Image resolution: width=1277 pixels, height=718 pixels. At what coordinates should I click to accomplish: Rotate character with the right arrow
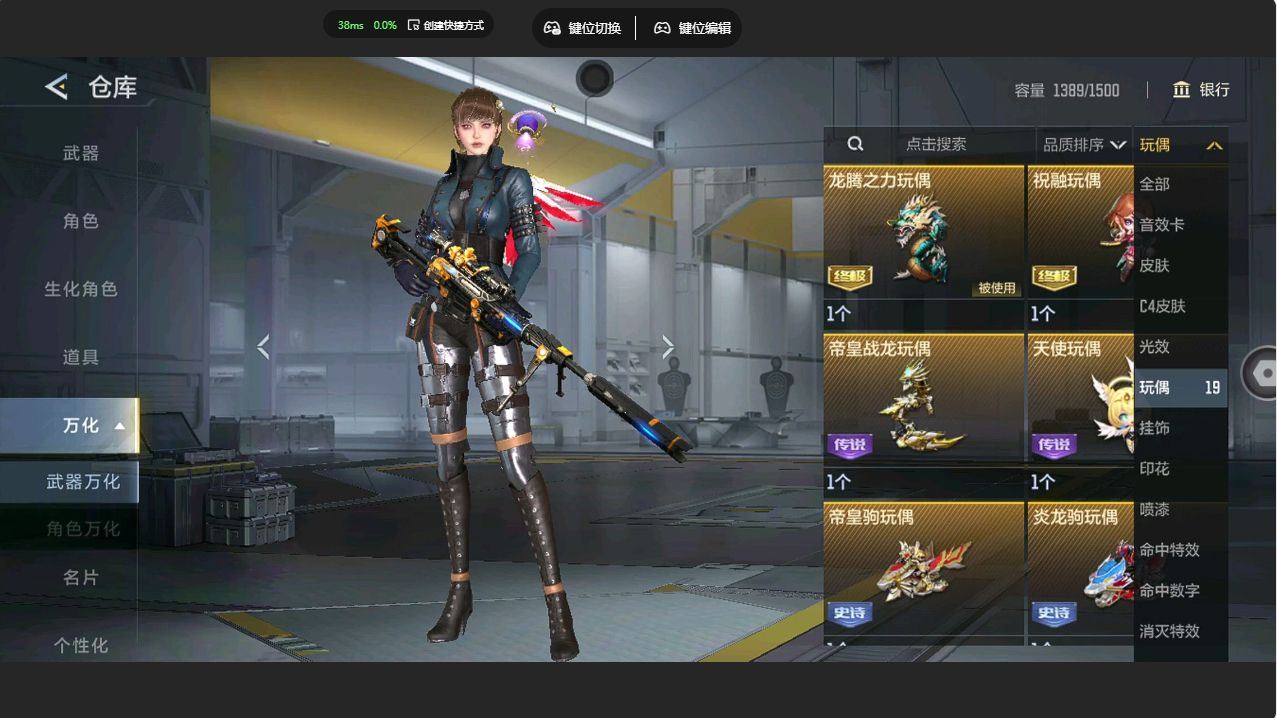pos(668,347)
